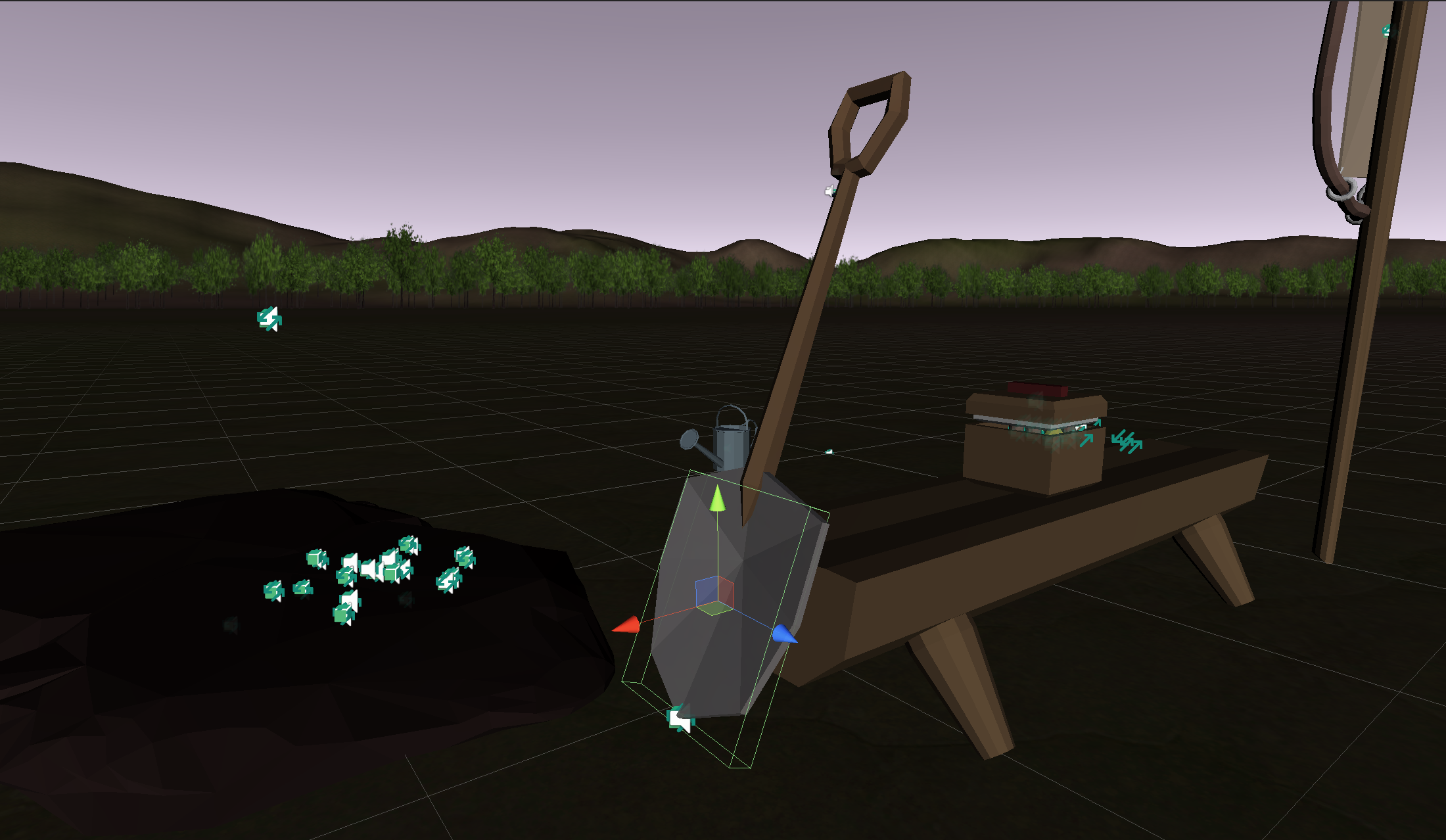1446x840 pixels.
Task: Select the audio gizmo icon below the shovel blade
Action: pos(681,718)
